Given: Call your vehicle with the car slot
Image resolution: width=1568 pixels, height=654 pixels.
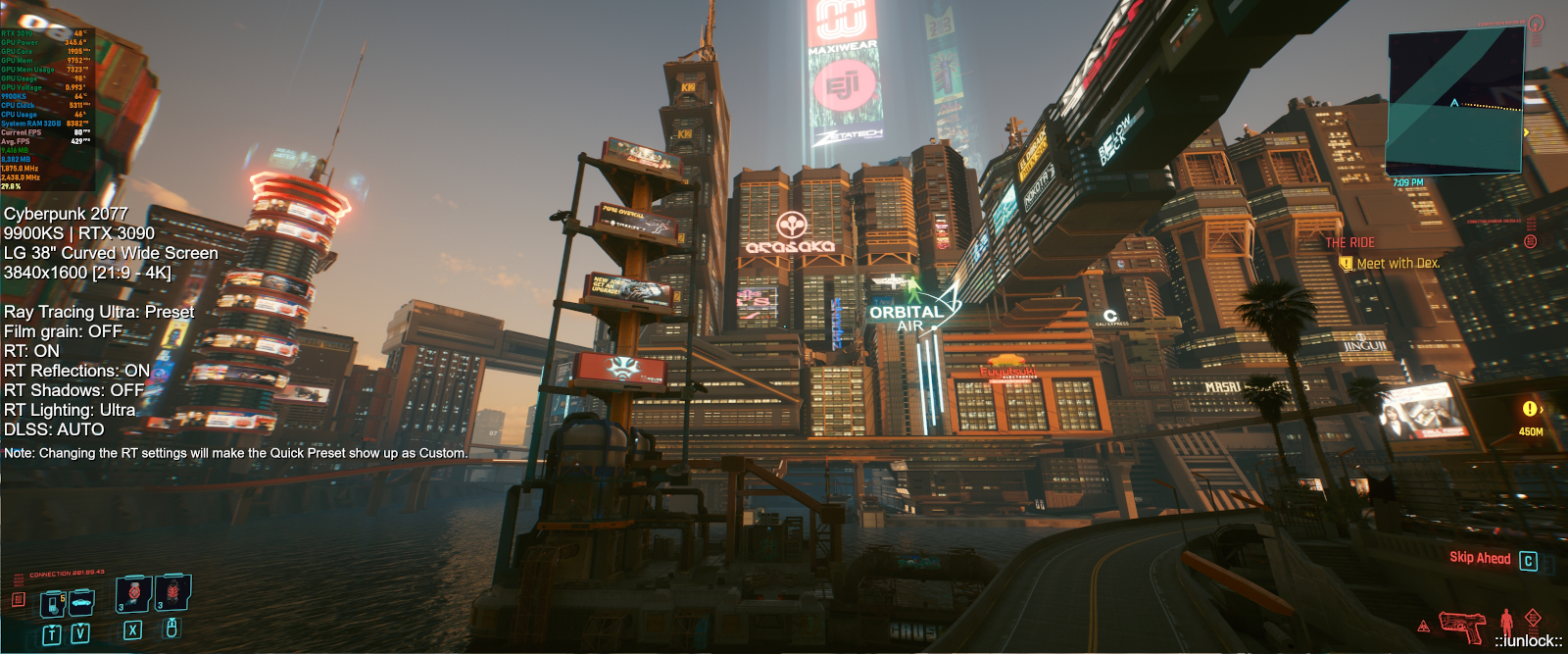Looking at the screenshot, I should pos(81,601).
